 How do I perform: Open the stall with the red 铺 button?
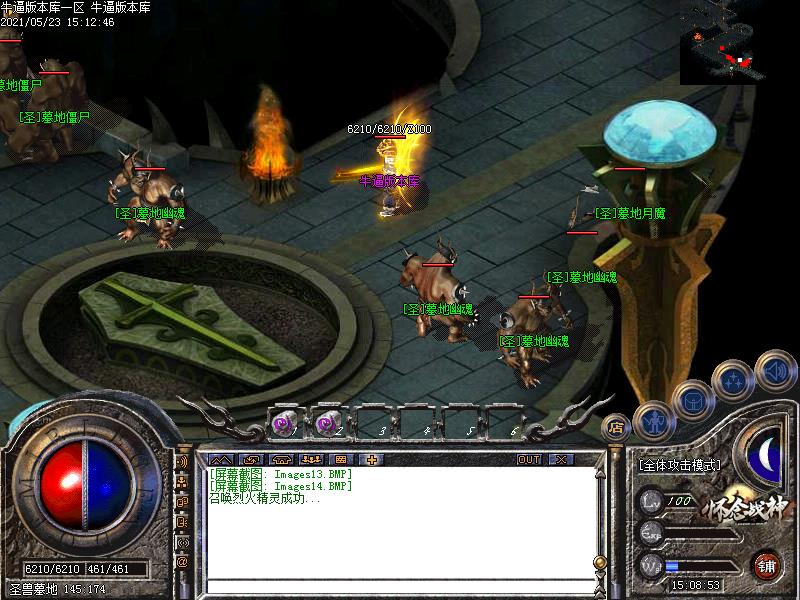coord(767,566)
